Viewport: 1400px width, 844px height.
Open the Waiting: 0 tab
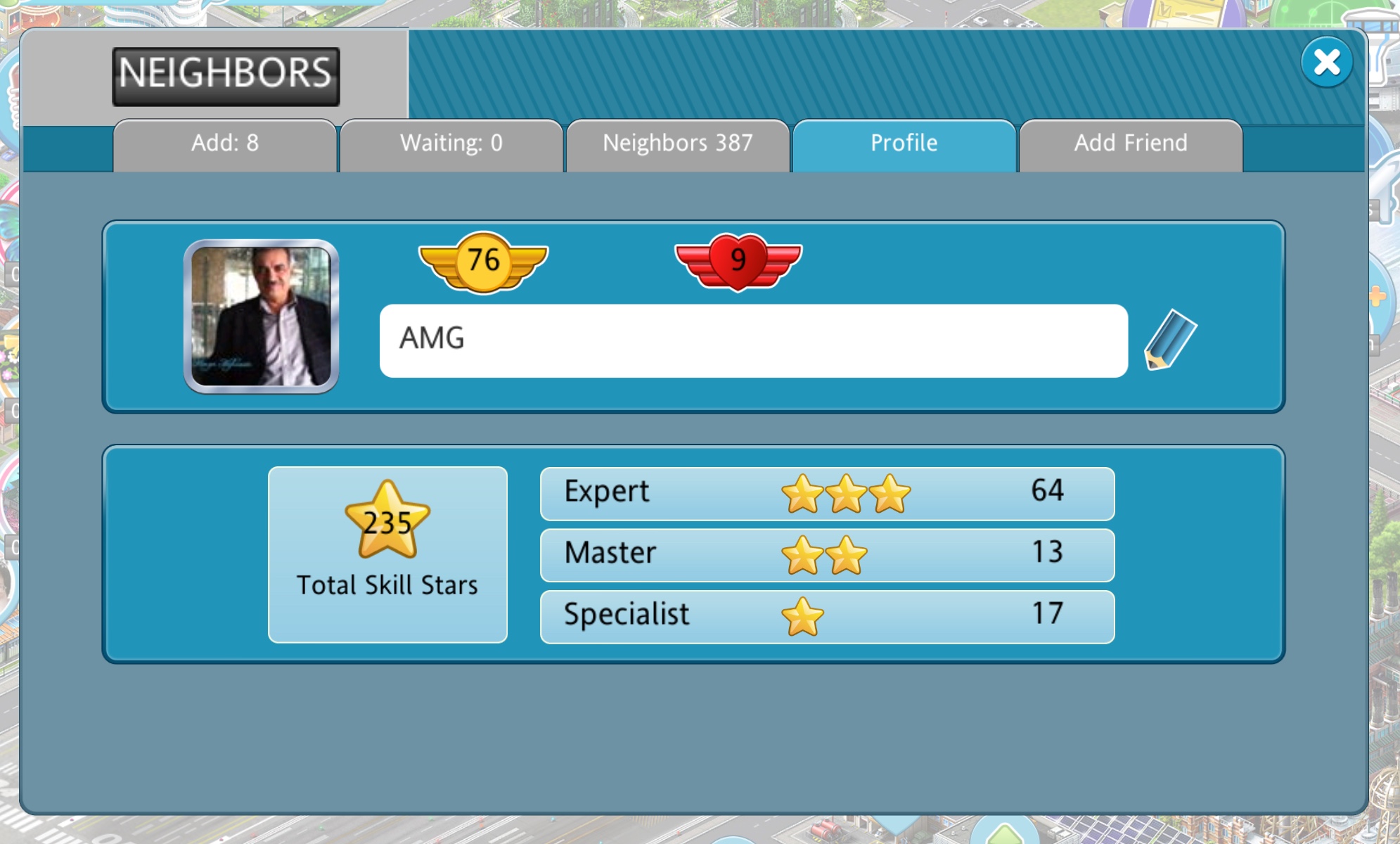451,144
